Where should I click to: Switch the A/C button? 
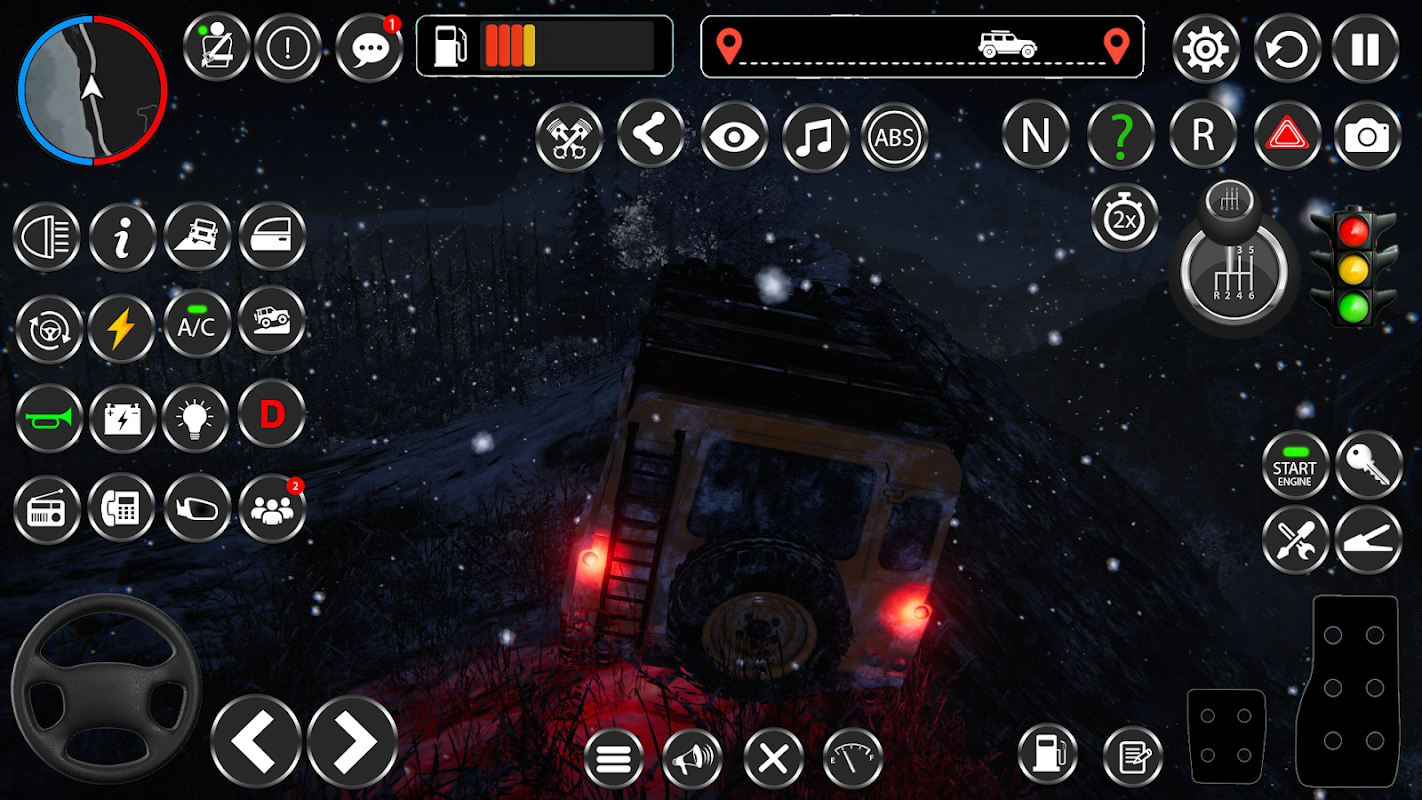tap(196, 324)
